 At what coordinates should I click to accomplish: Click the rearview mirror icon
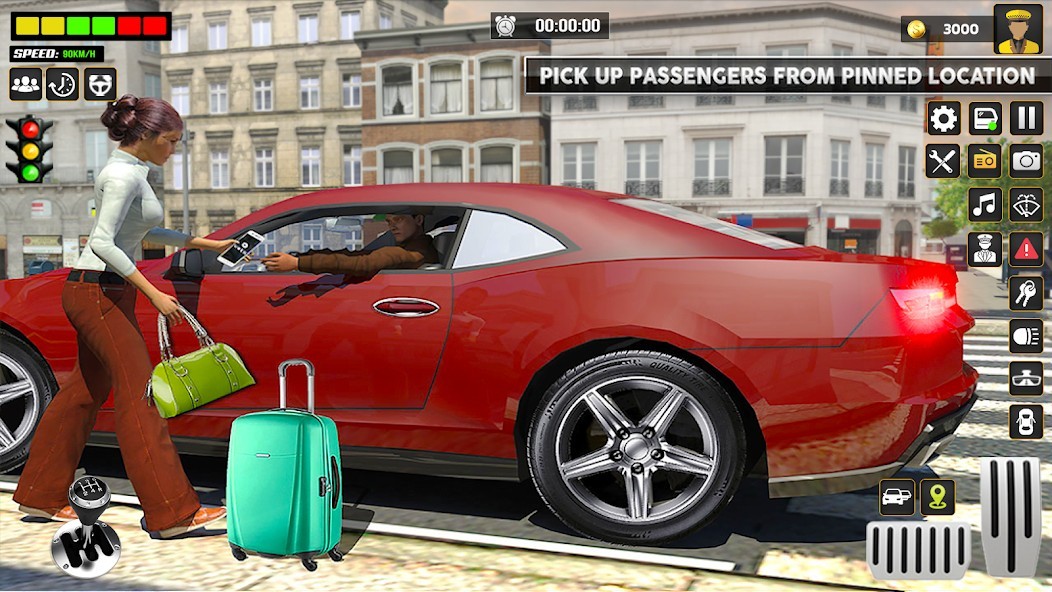coord(1026,378)
